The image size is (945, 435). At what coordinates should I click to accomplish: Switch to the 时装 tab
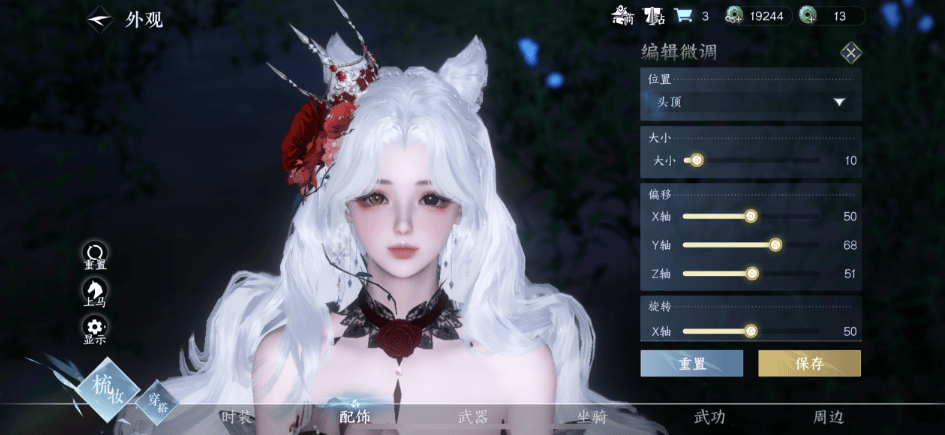pos(237,417)
